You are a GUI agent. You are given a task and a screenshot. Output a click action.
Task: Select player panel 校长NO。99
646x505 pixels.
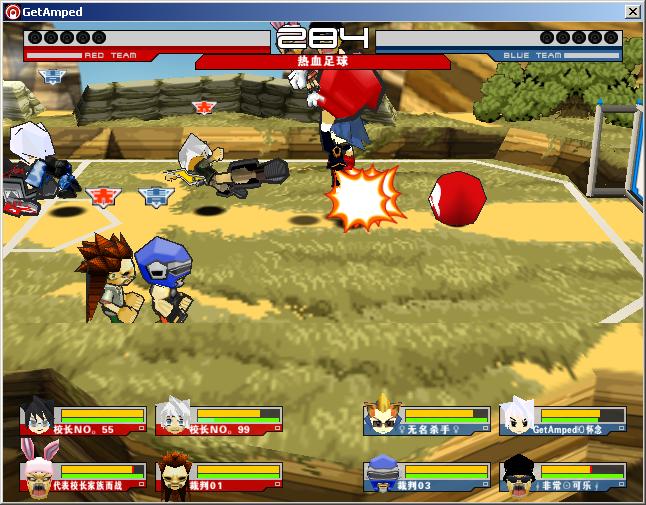pyautogui.click(x=219, y=420)
